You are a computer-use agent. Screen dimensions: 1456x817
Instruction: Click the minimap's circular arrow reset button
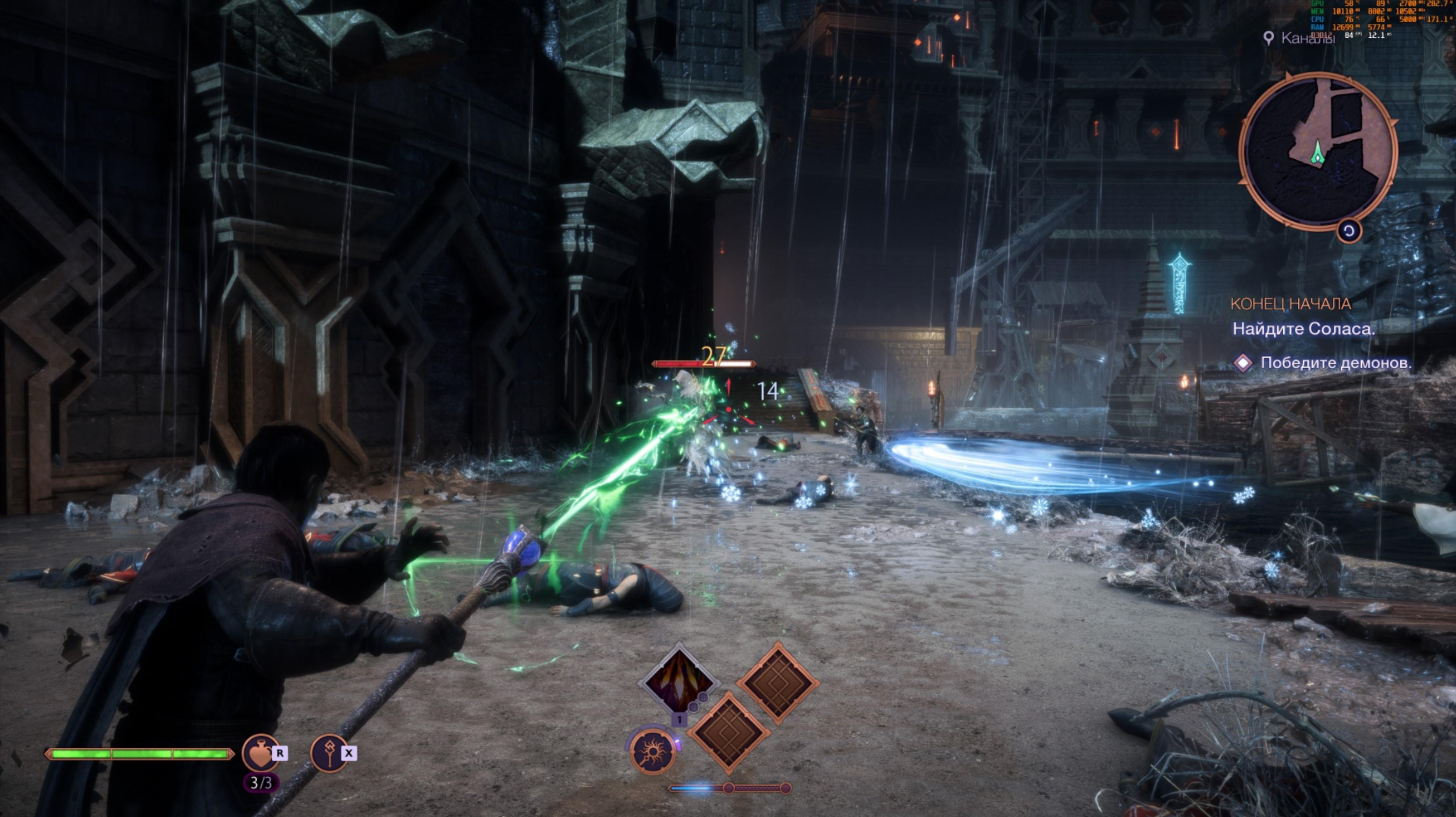point(1349,231)
